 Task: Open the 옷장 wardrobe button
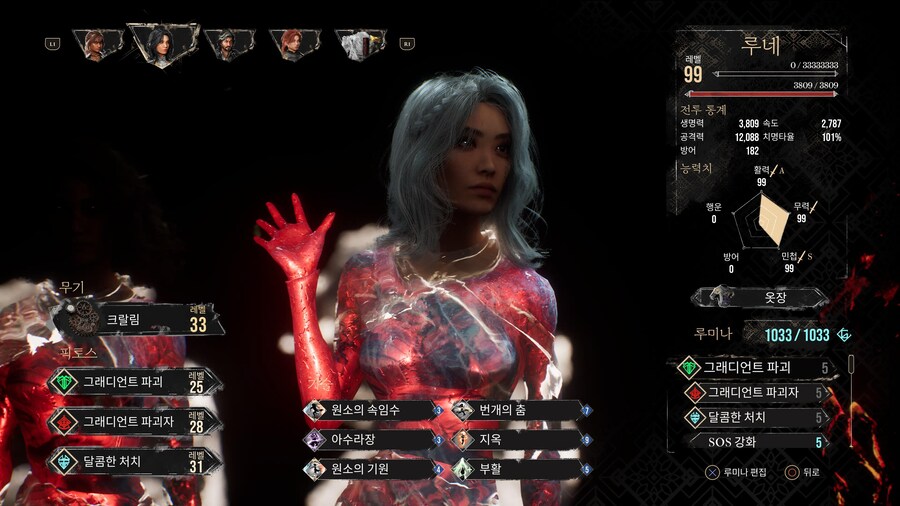(760, 297)
